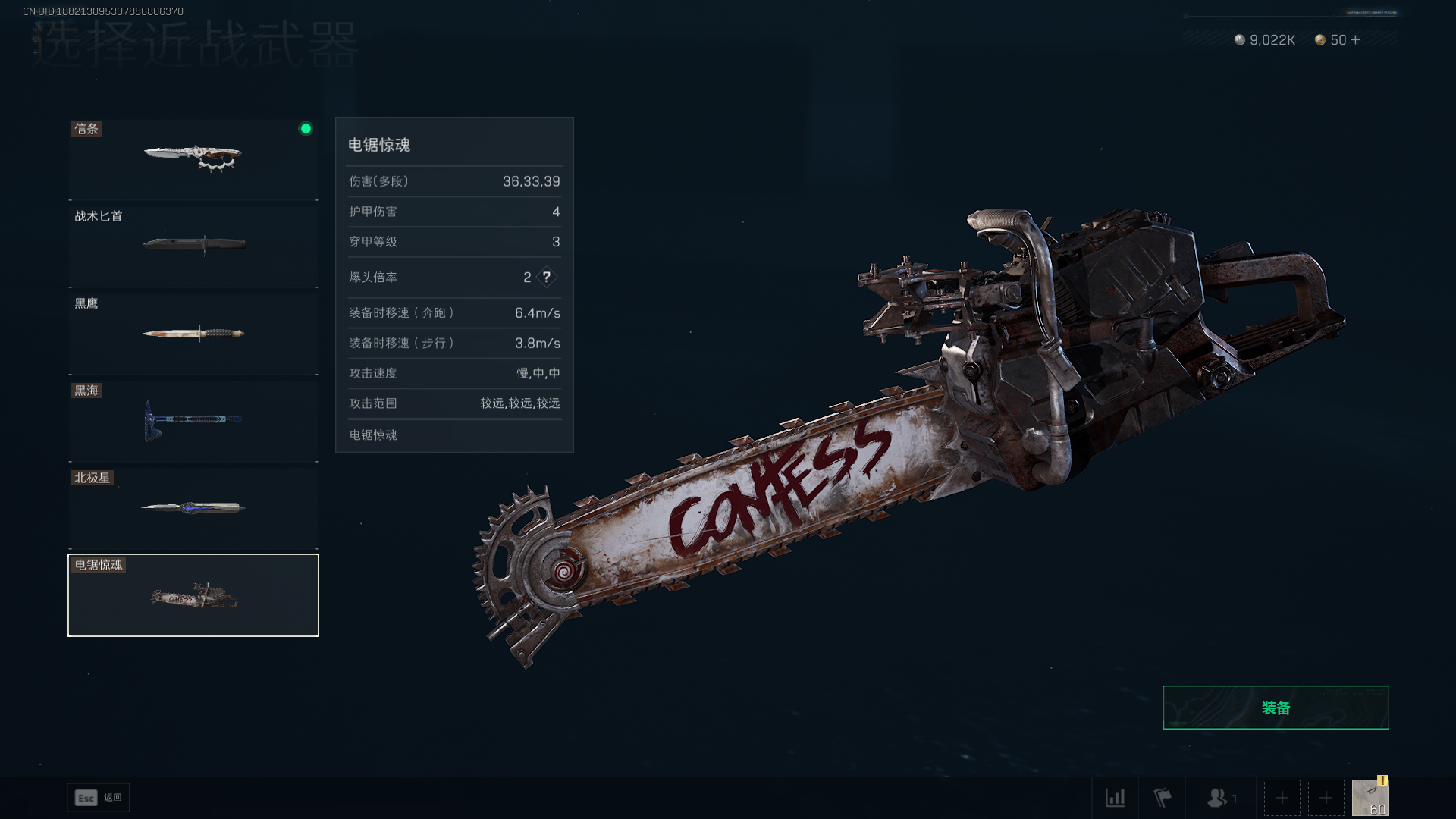The image size is (1456, 819).
Task: Choose the 战术匕首 tactical dagger
Action: (x=193, y=246)
